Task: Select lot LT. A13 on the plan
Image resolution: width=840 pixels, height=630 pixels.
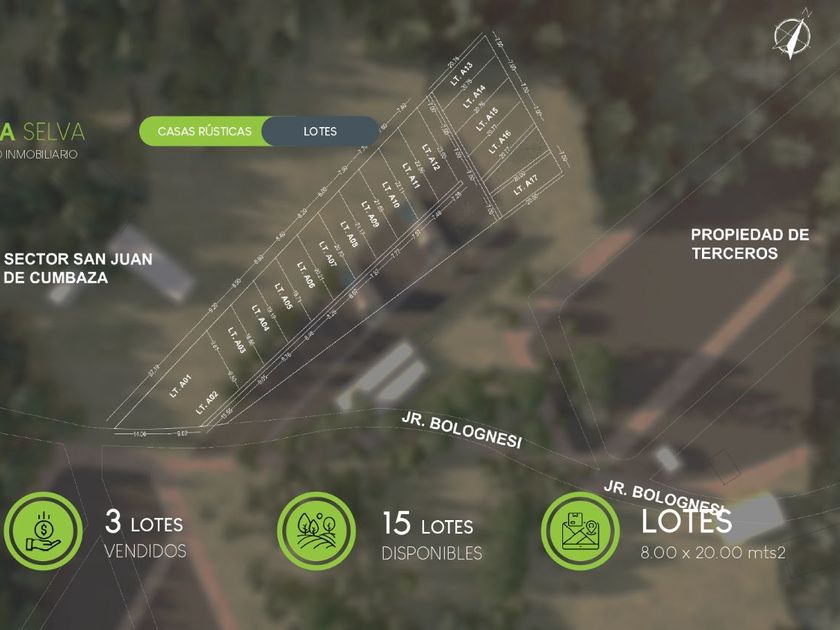Action: 461,76
